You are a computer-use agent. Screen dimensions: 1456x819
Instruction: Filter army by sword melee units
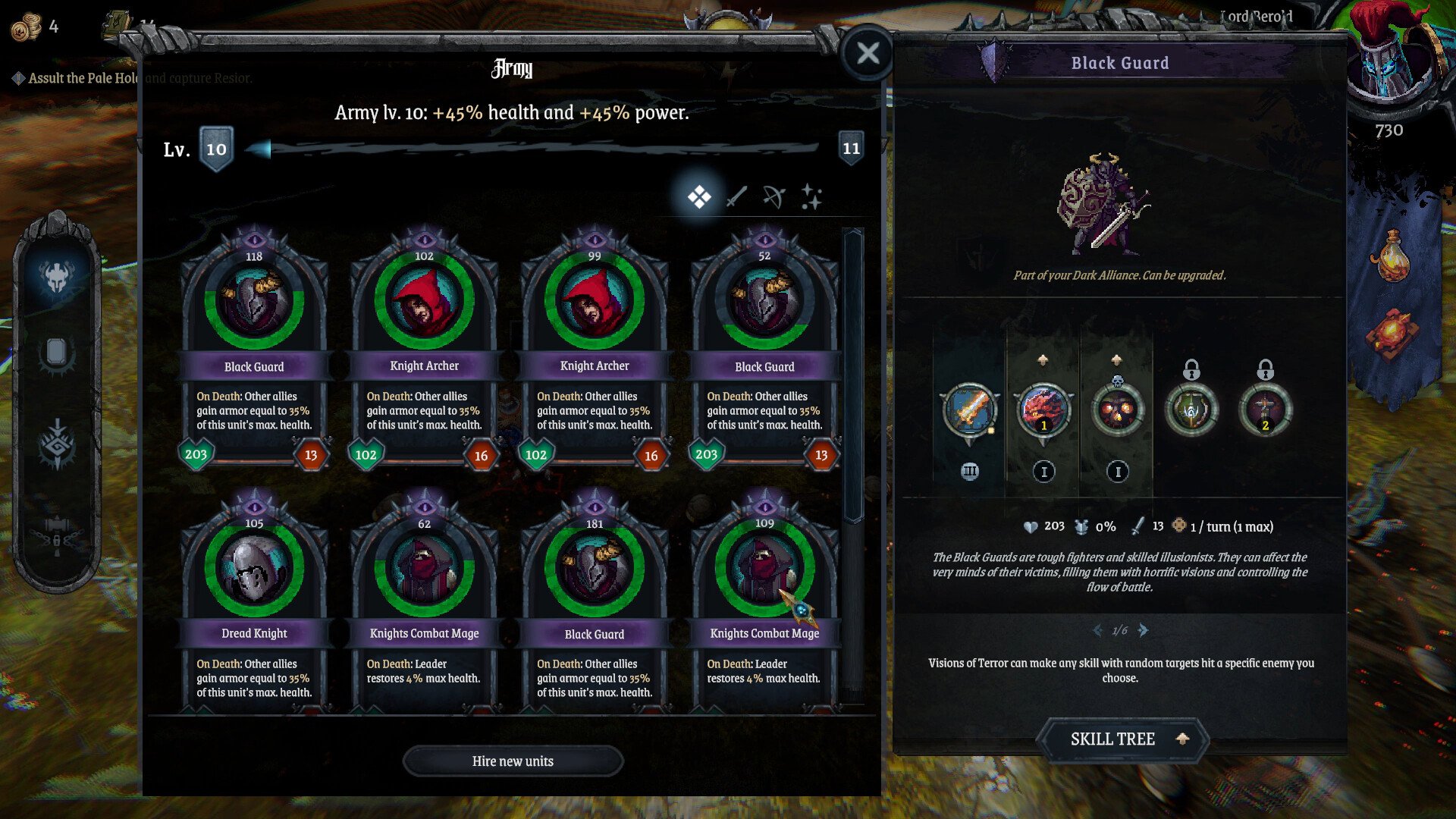pyautogui.click(x=736, y=197)
